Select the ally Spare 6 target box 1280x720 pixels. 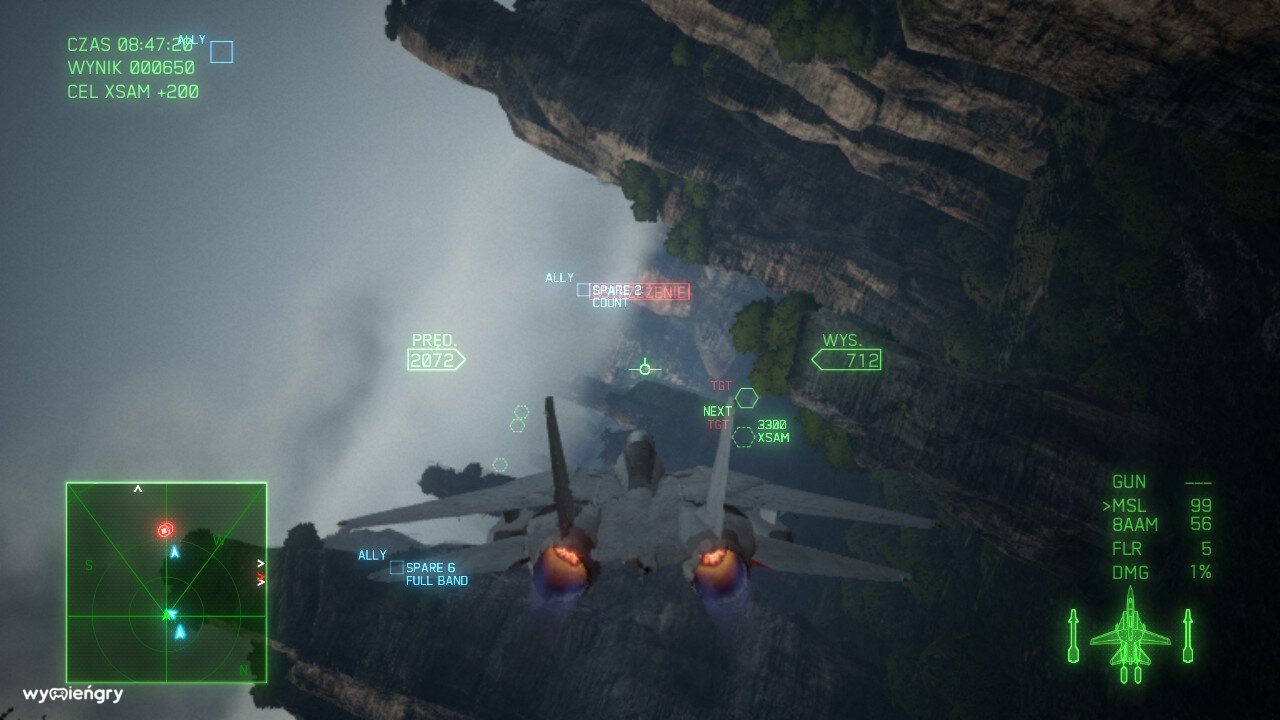click(x=397, y=568)
